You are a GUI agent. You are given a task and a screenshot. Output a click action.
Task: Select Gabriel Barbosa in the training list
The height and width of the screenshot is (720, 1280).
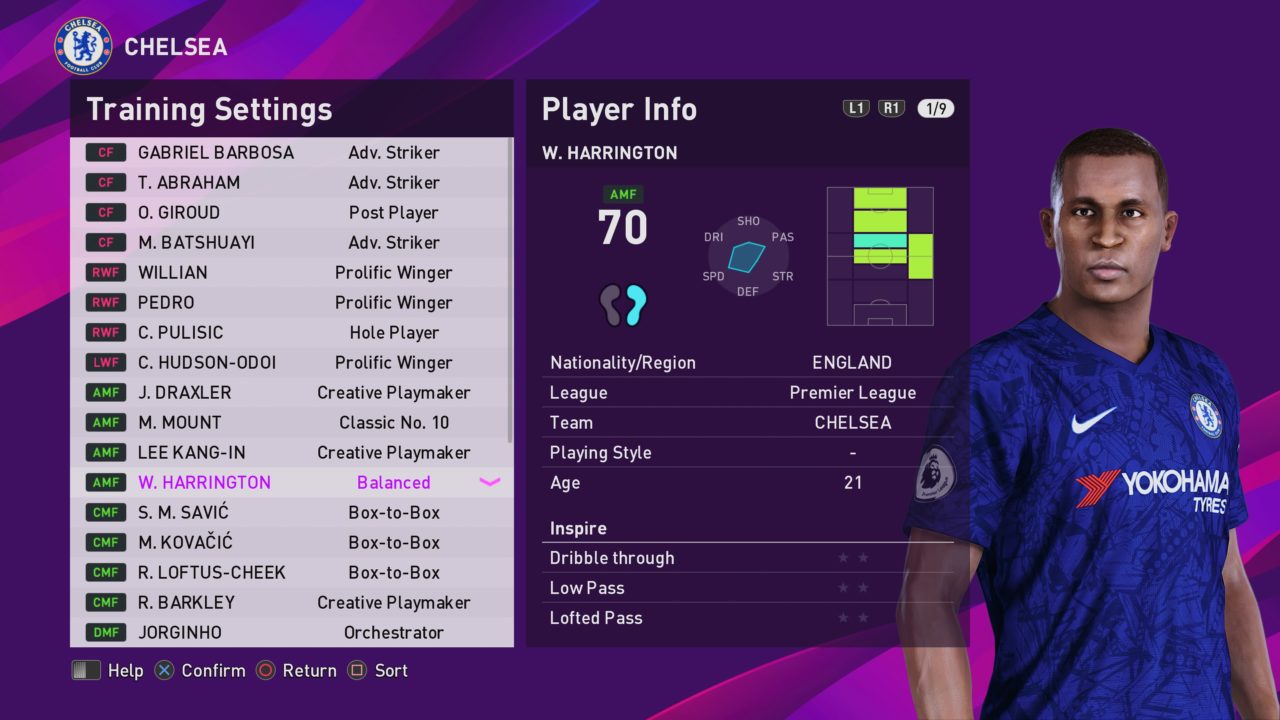(290, 153)
